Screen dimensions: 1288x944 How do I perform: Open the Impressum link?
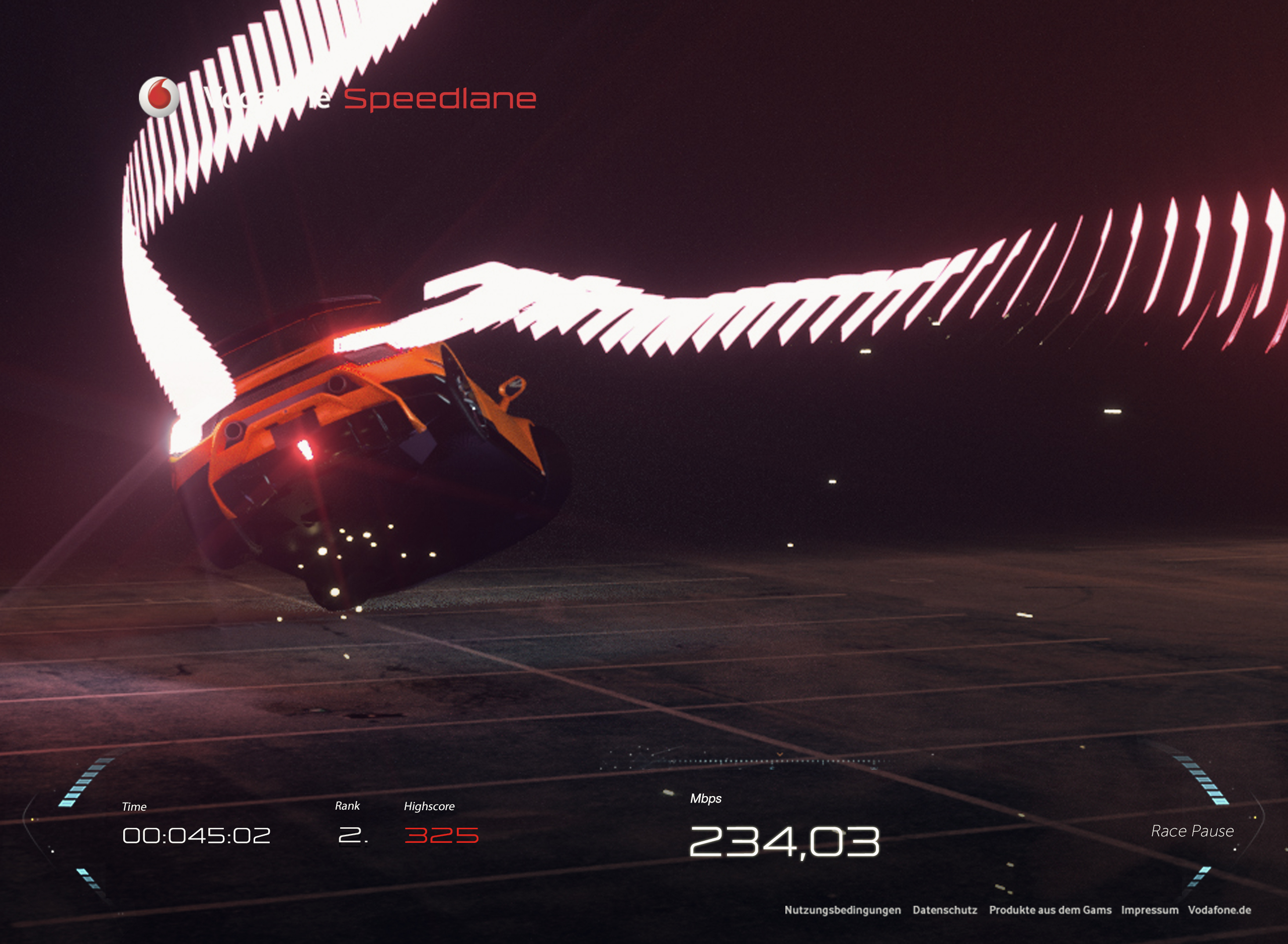click(x=1149, y=910)
